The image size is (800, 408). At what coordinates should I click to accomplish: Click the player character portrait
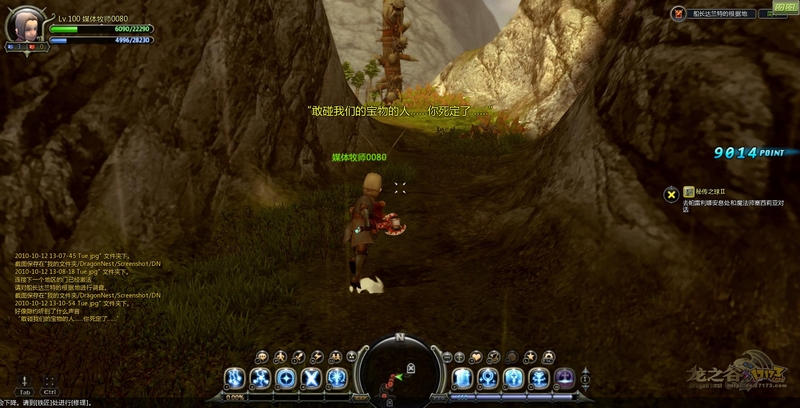pyautogui.click(x=22, y=25)
